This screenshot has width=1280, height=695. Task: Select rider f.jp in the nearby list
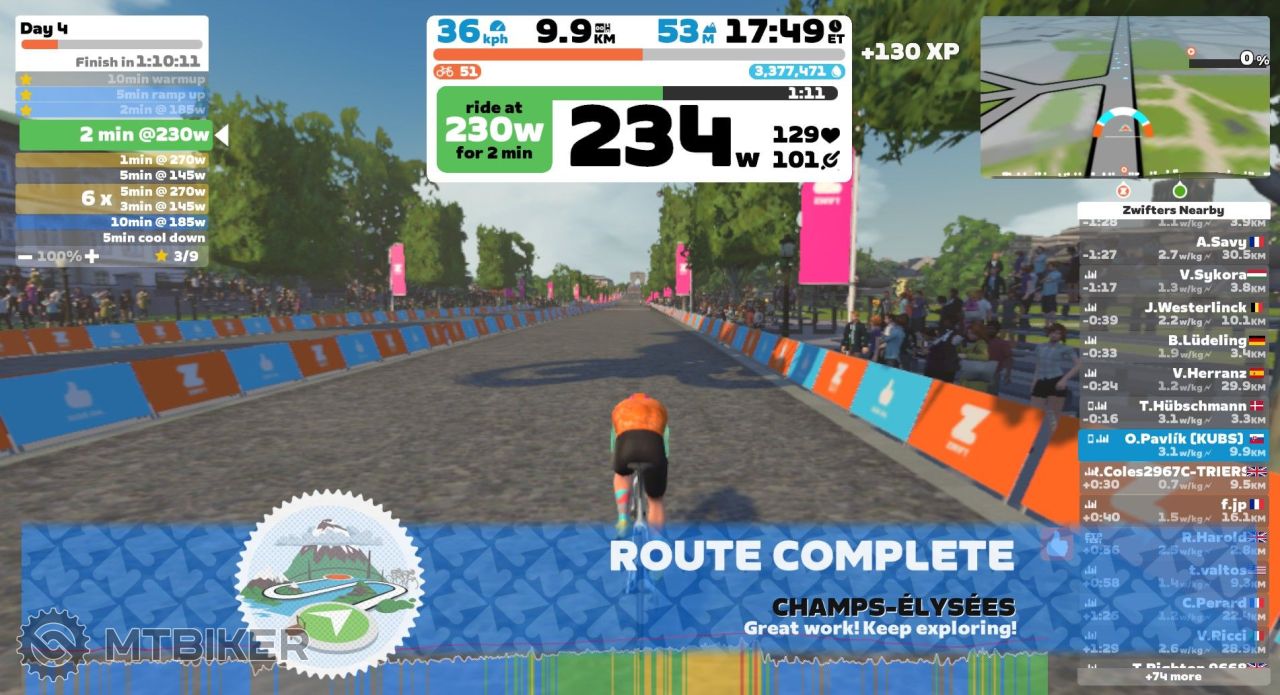(1173, 511)
